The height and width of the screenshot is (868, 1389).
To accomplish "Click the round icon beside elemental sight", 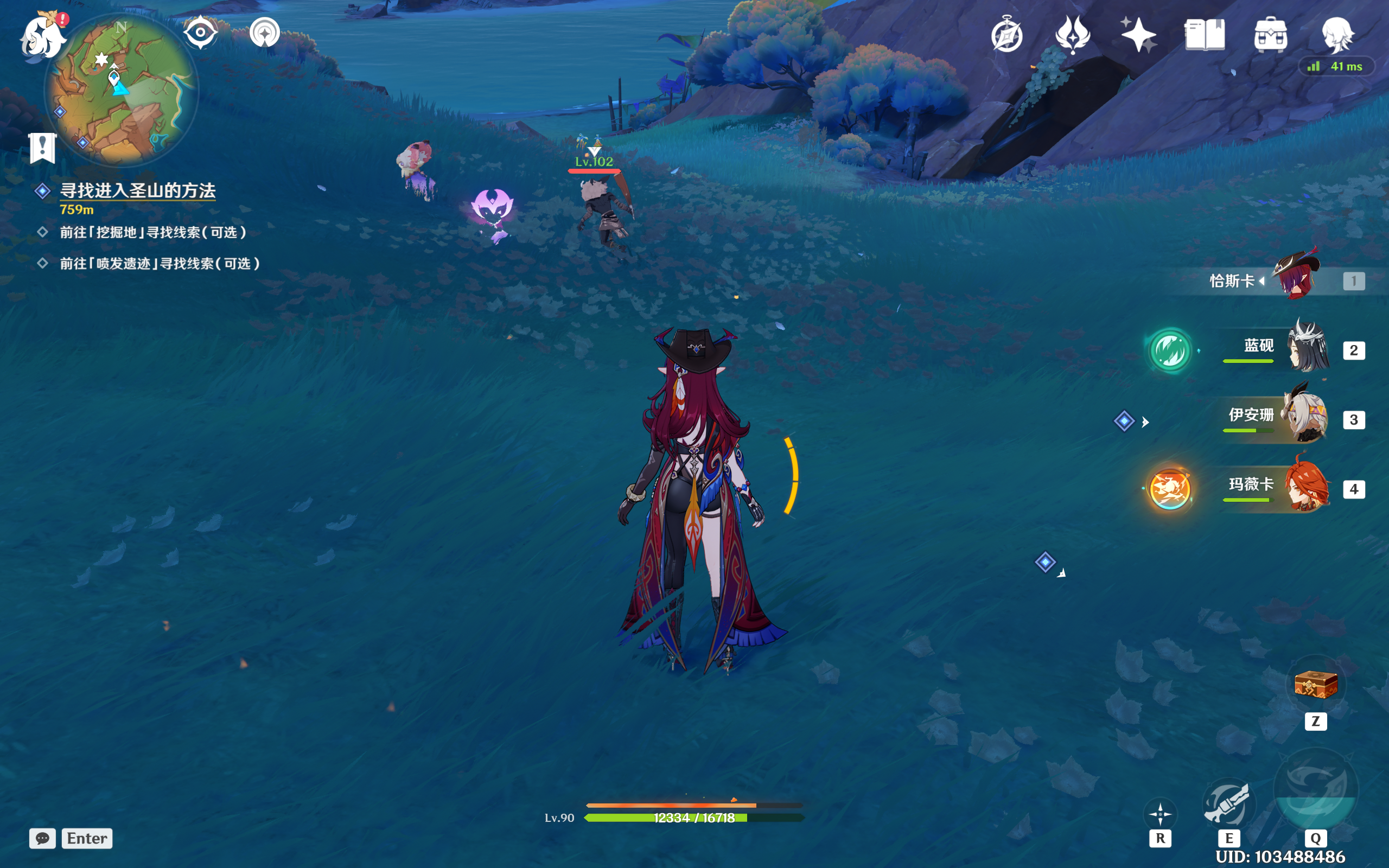I will (265, 32).
